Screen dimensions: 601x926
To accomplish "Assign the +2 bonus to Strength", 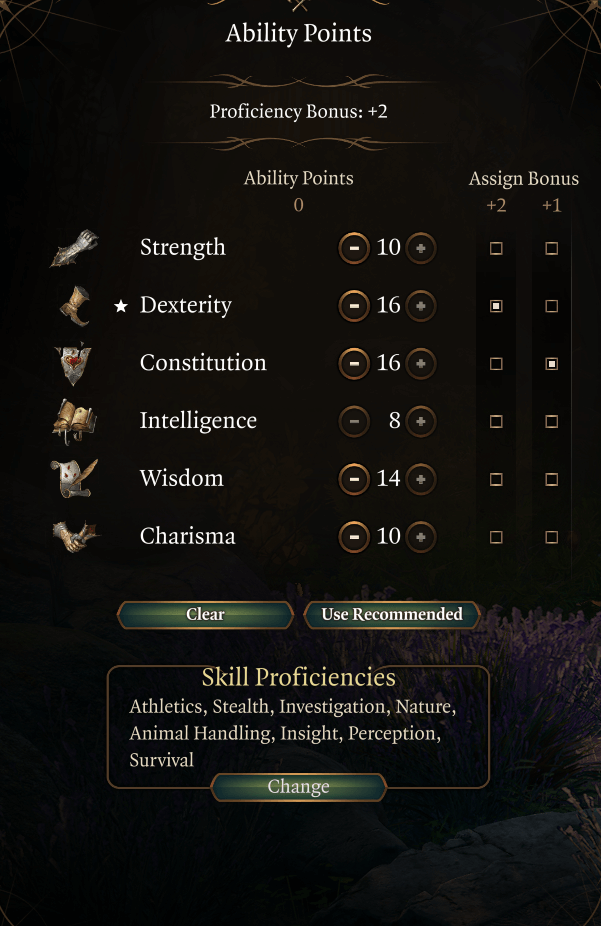I will 496,249.
